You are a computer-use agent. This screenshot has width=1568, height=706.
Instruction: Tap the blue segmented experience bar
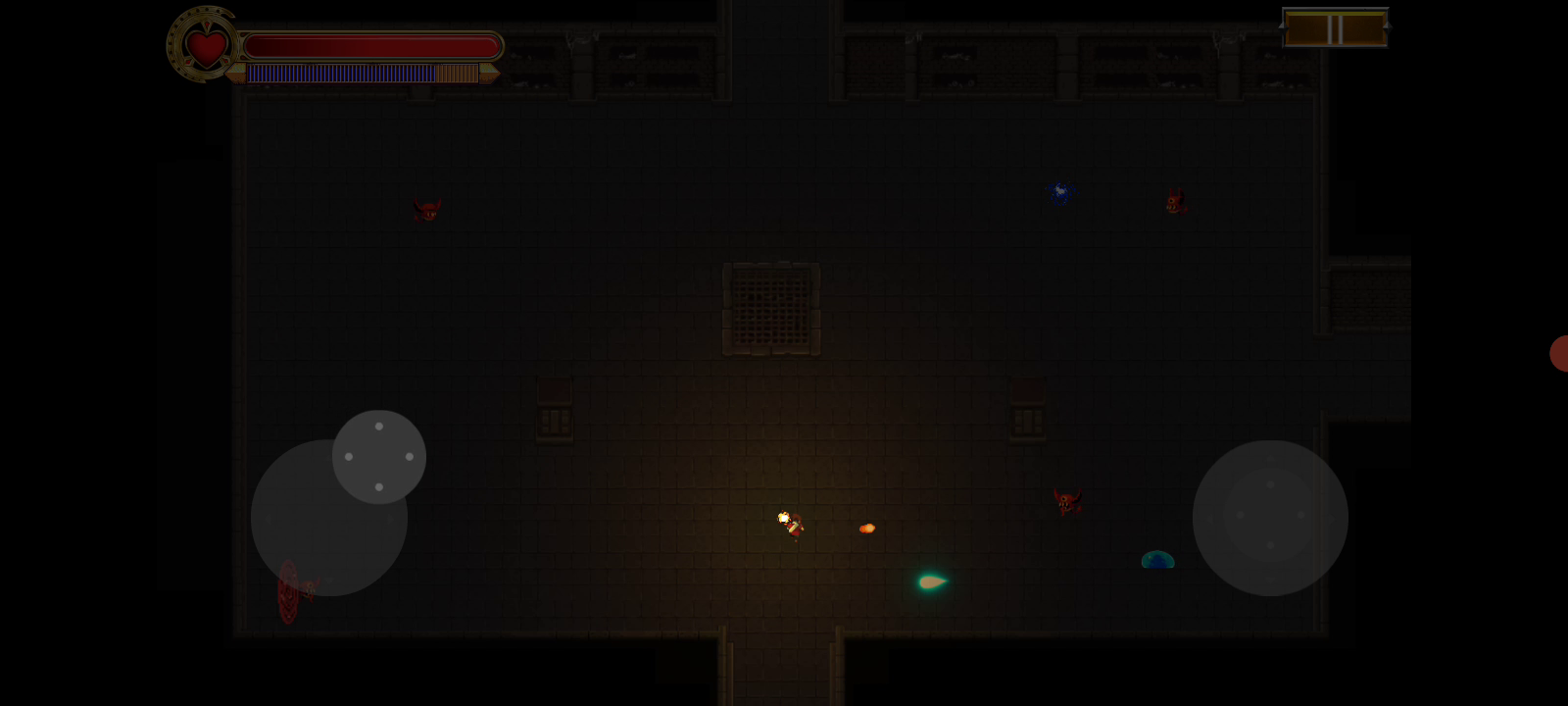pos(341,72)
